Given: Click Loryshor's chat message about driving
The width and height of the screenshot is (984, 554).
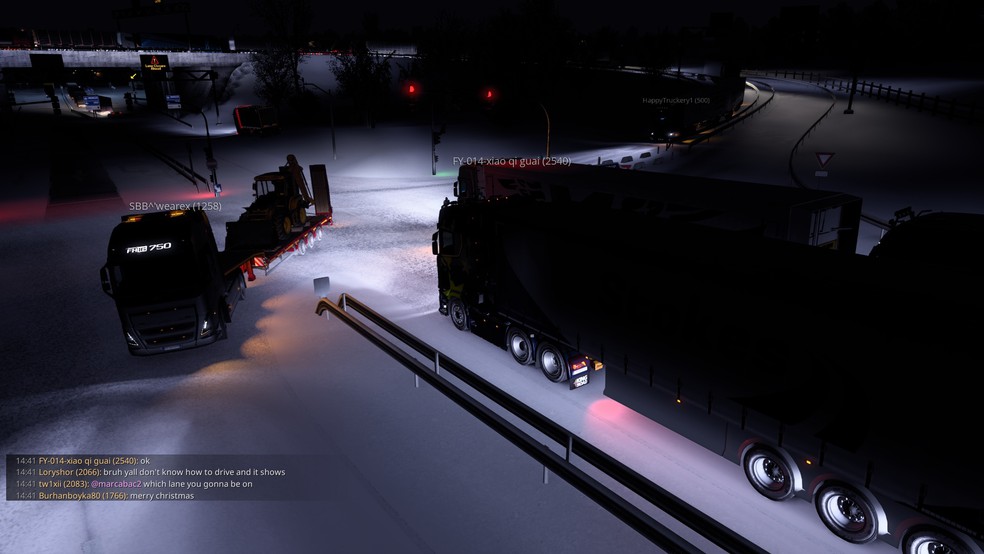Looking at the screenshot, I should pos(193,472).
